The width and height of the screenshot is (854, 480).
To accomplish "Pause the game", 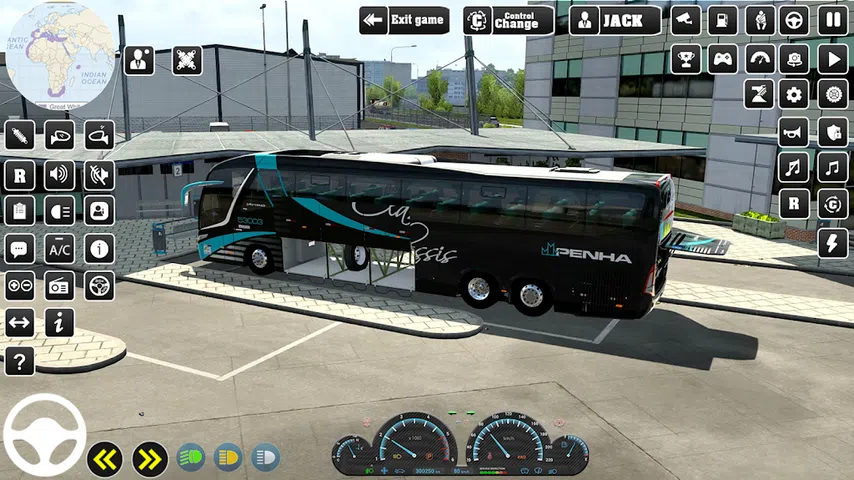I will (832, 20).
